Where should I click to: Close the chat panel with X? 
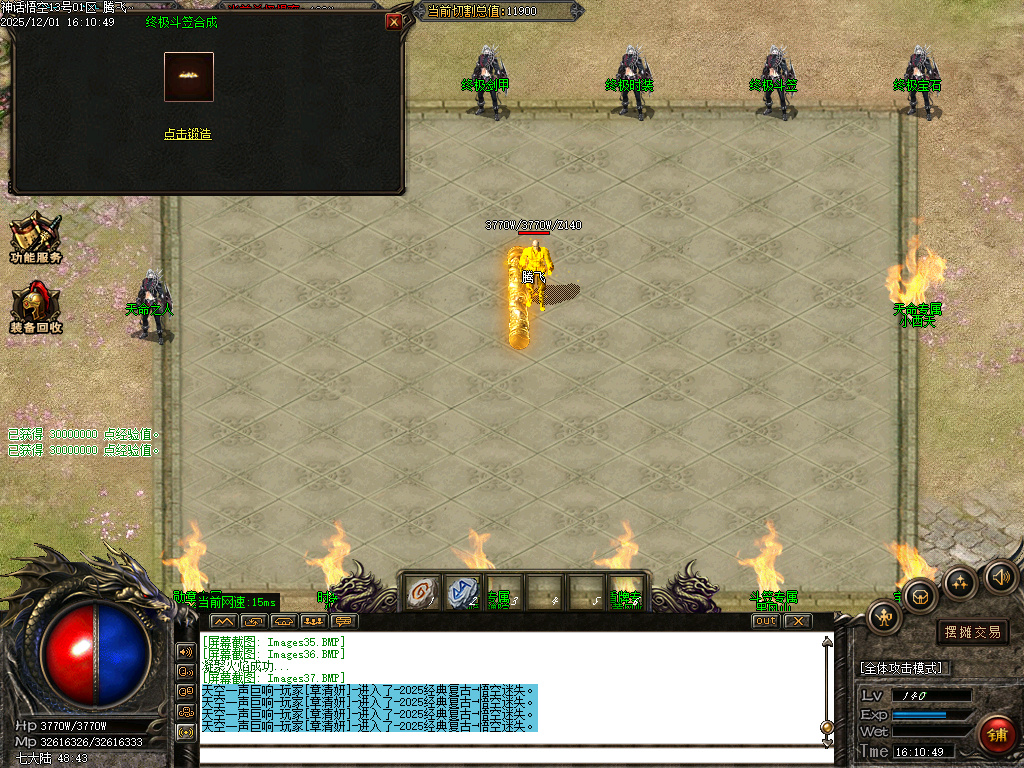coord(797,621)
